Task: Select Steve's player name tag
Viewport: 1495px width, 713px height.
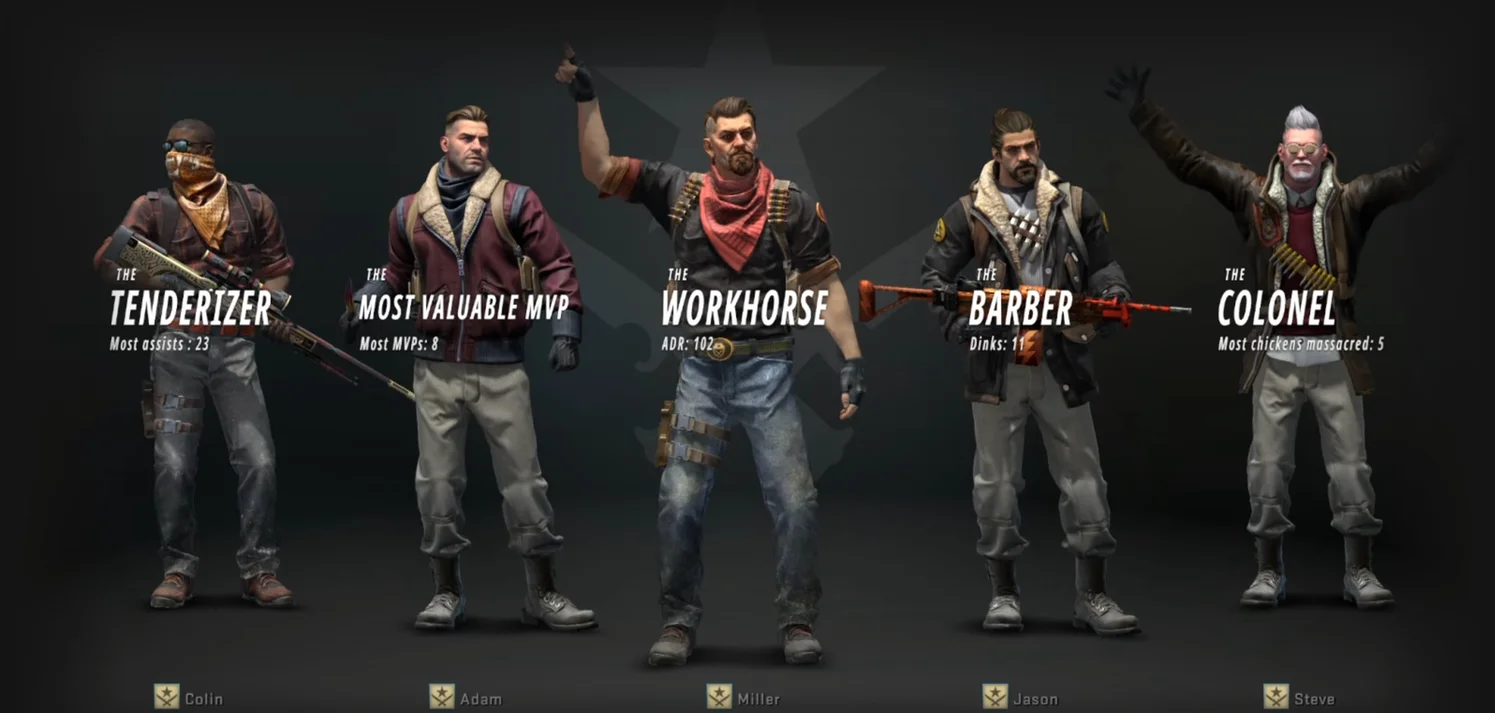Action: pos(1313,699)
